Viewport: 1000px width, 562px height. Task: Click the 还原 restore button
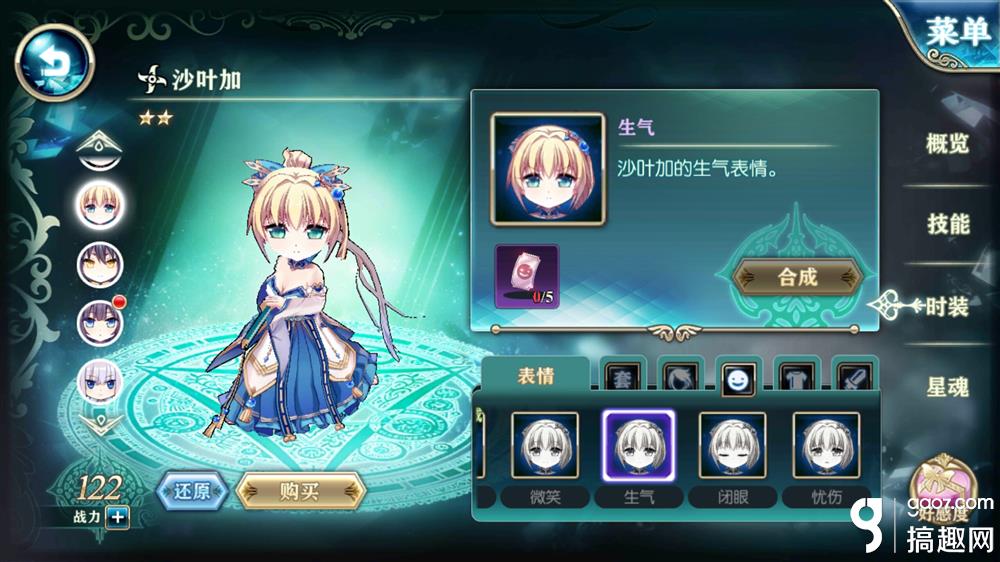click(192, 491)
